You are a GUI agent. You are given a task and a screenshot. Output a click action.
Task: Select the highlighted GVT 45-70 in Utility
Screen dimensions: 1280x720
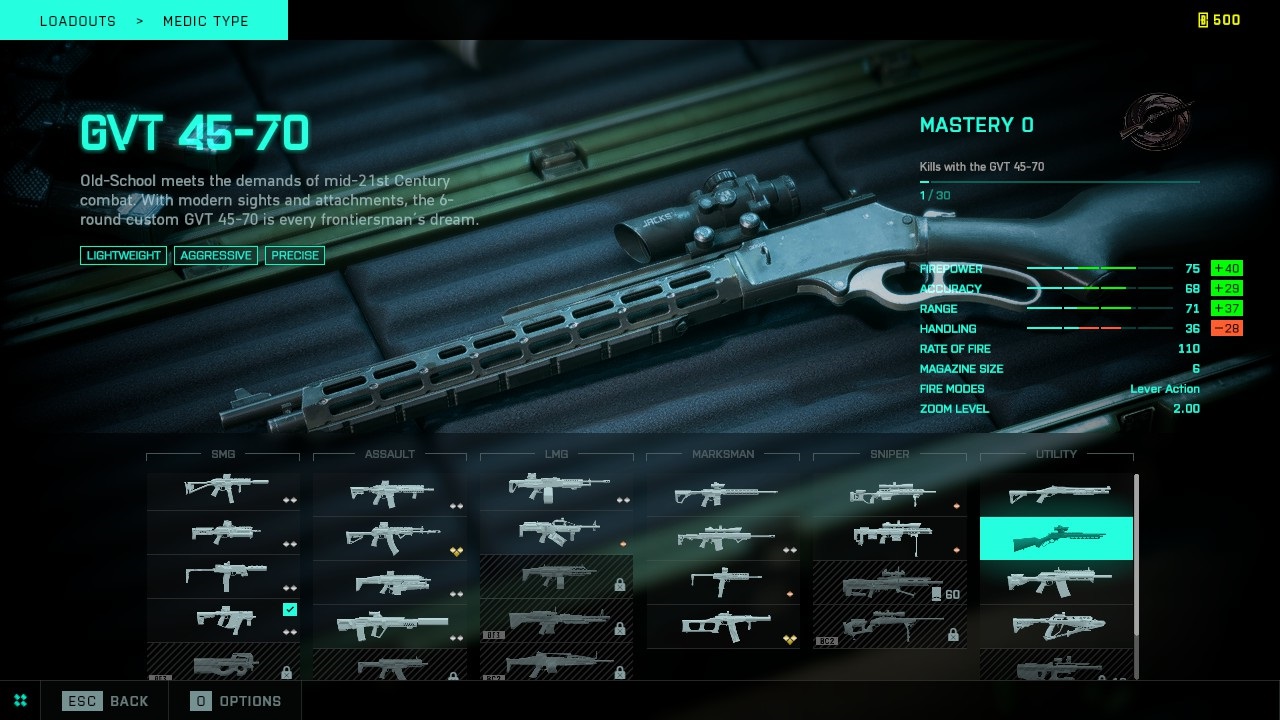[x=1056, y=538]
